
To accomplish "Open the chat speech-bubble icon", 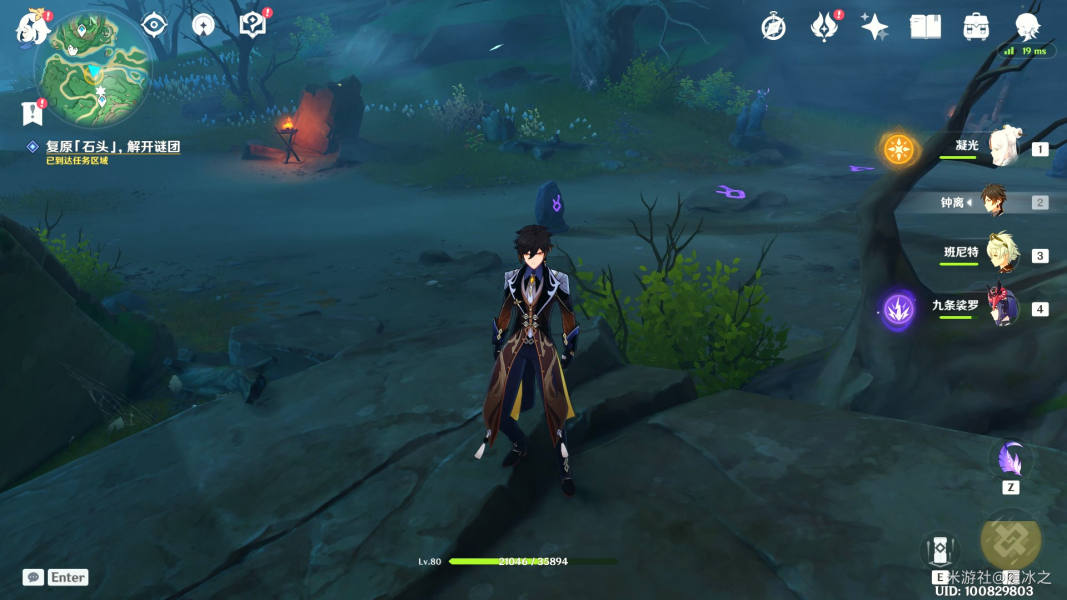I will 33,577.
